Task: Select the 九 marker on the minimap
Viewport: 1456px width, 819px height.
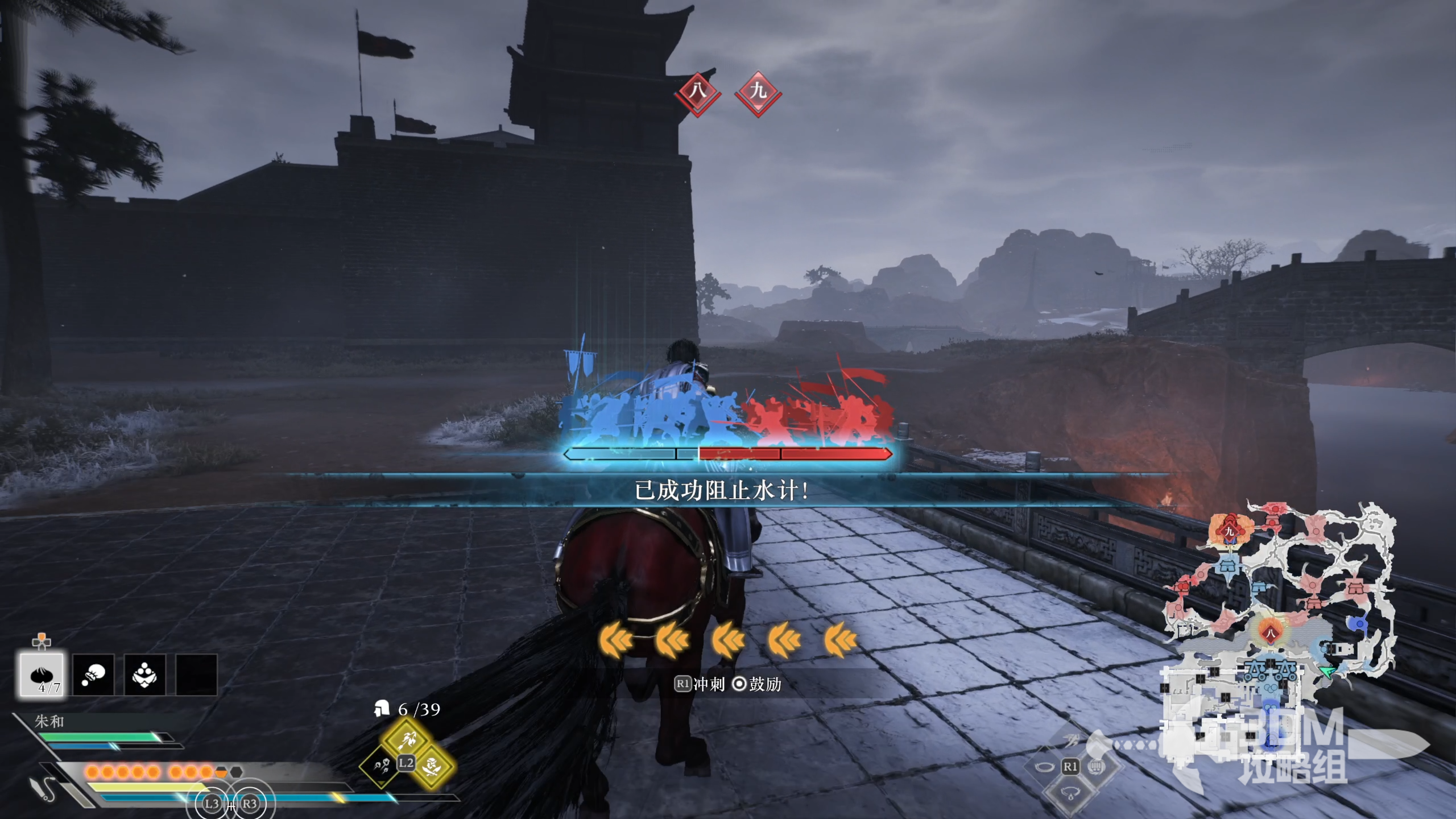Action: (1229, 532)
